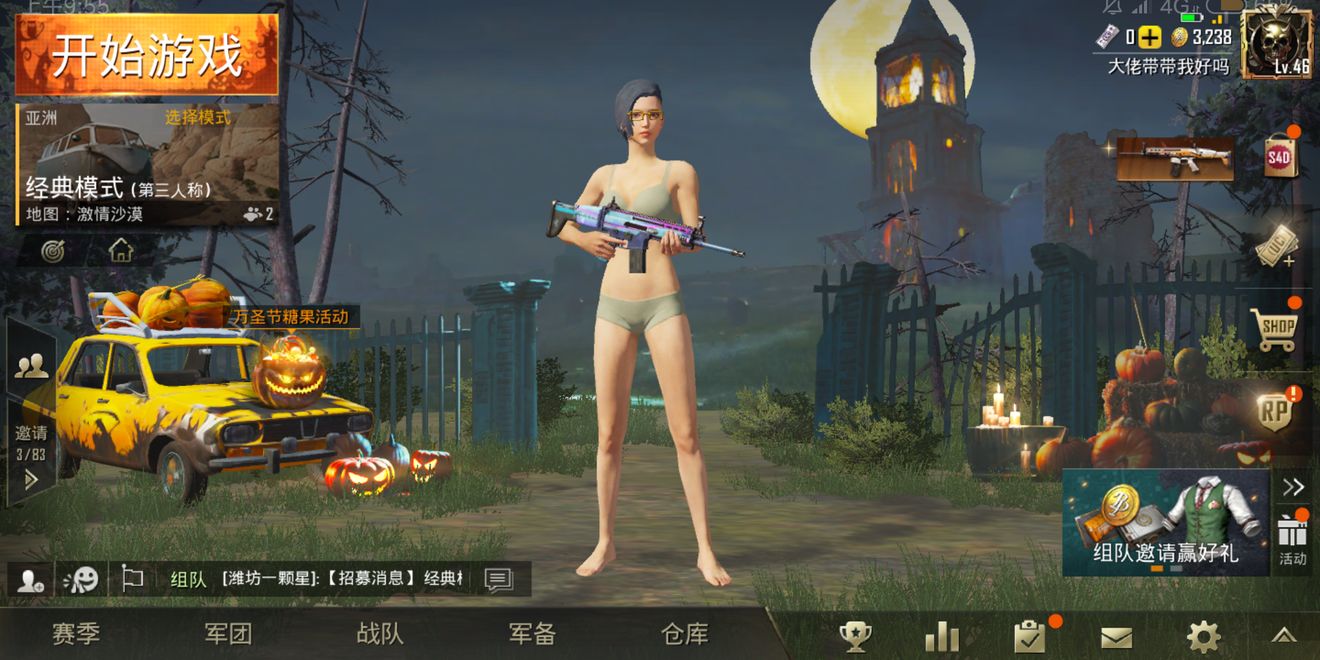Go to the 战队 clan tab
Screen dimensions: 1320x660
380,634
